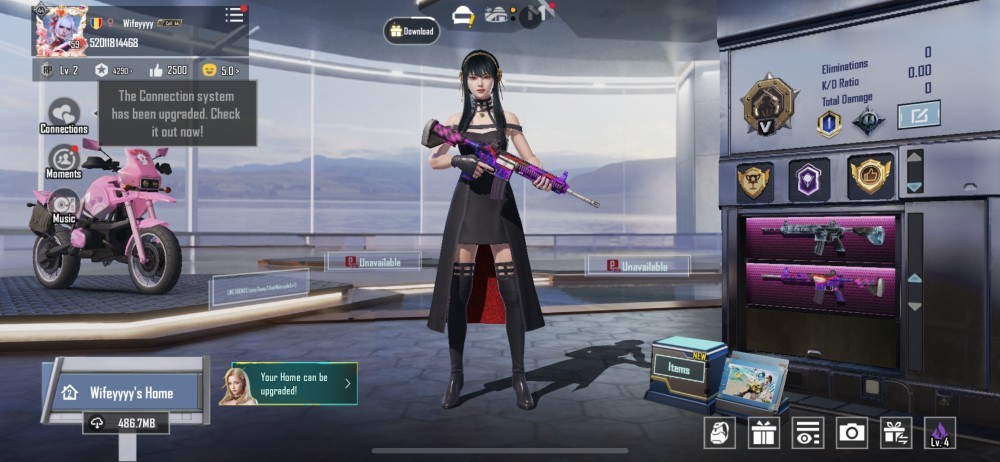
Task: Toggle the eye display settings icon
Action: (807, 432)
